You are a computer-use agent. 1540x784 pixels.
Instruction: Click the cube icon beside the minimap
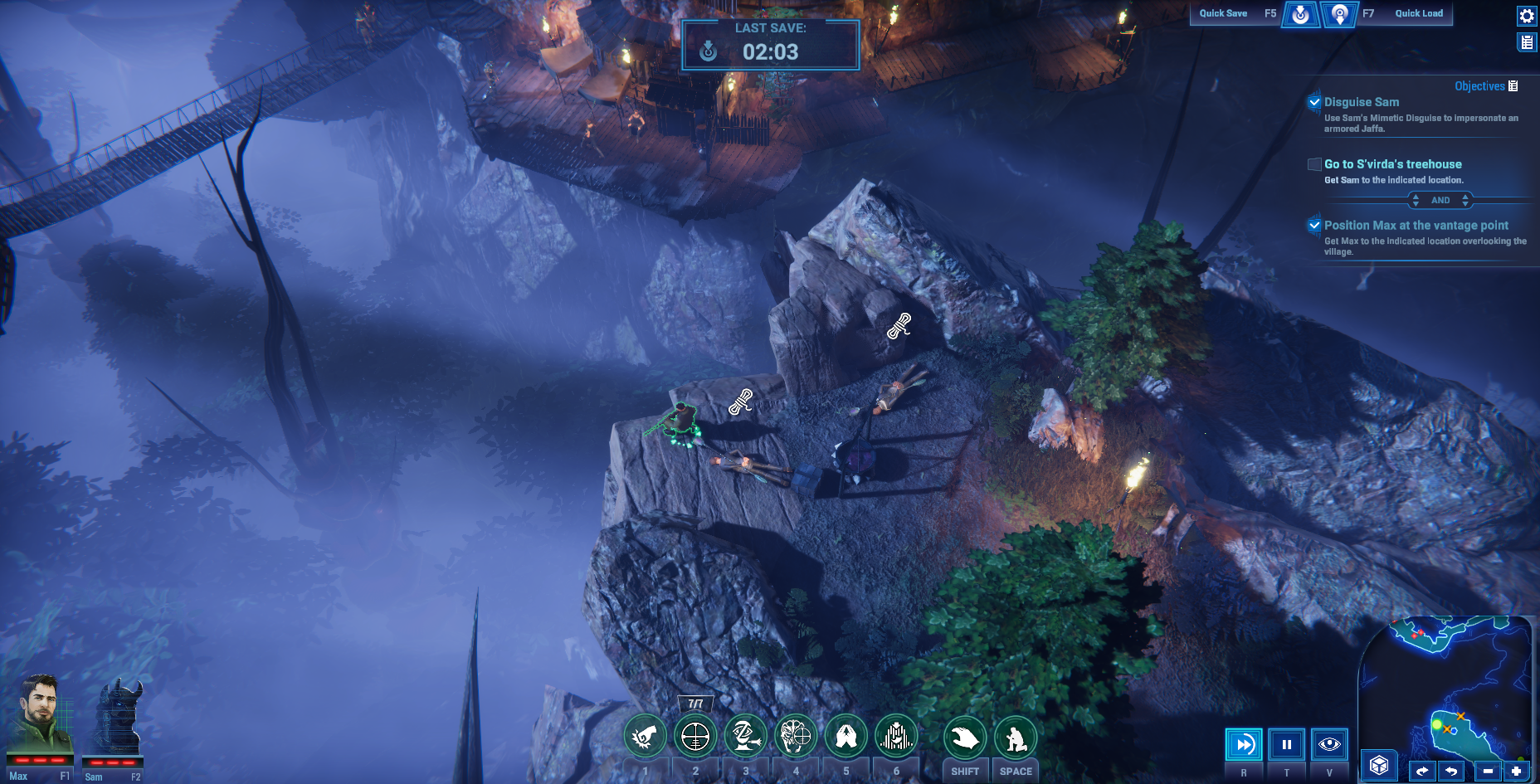tap(1379, 765)
